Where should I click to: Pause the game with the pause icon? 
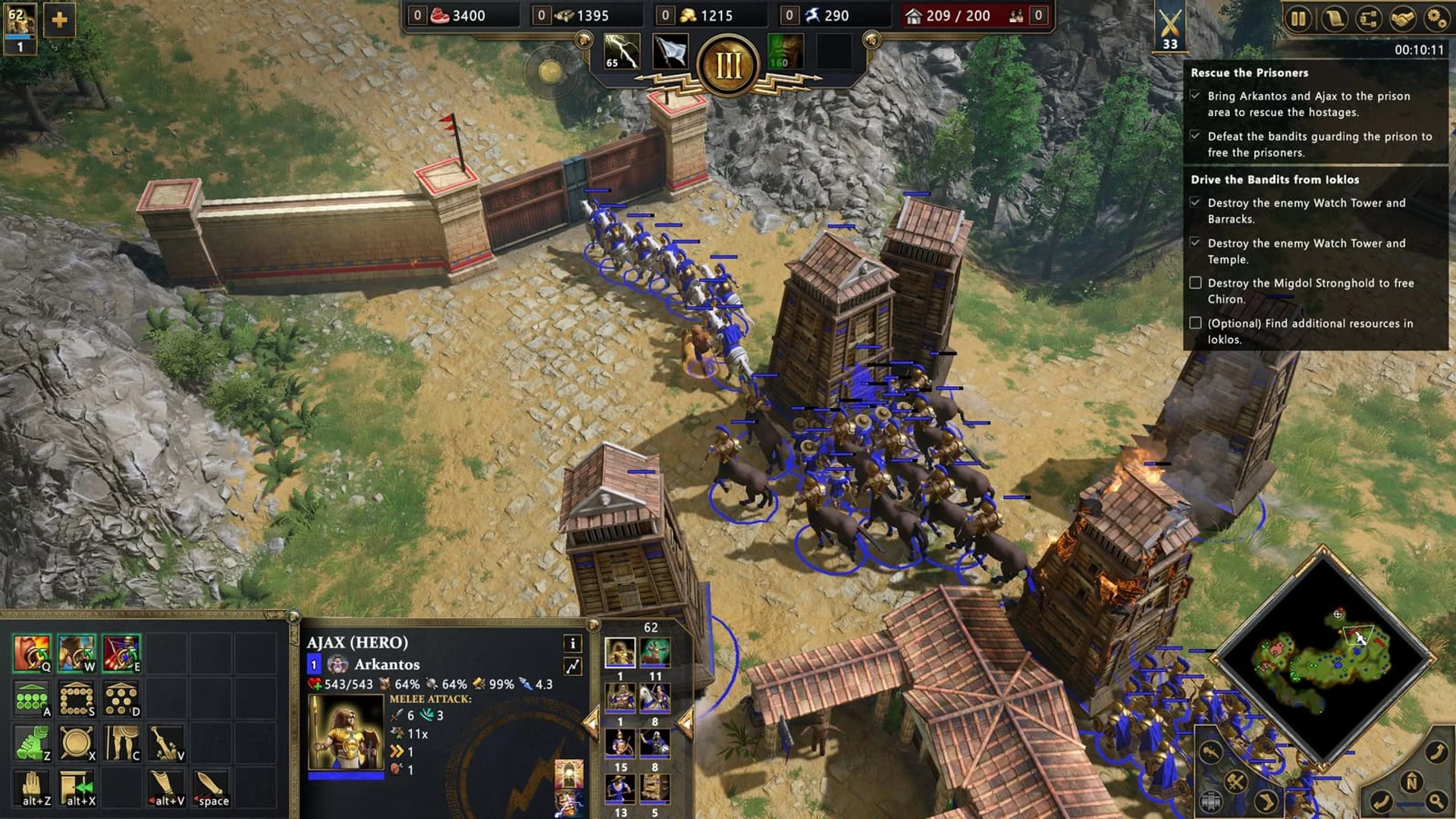coord(1298,19)
